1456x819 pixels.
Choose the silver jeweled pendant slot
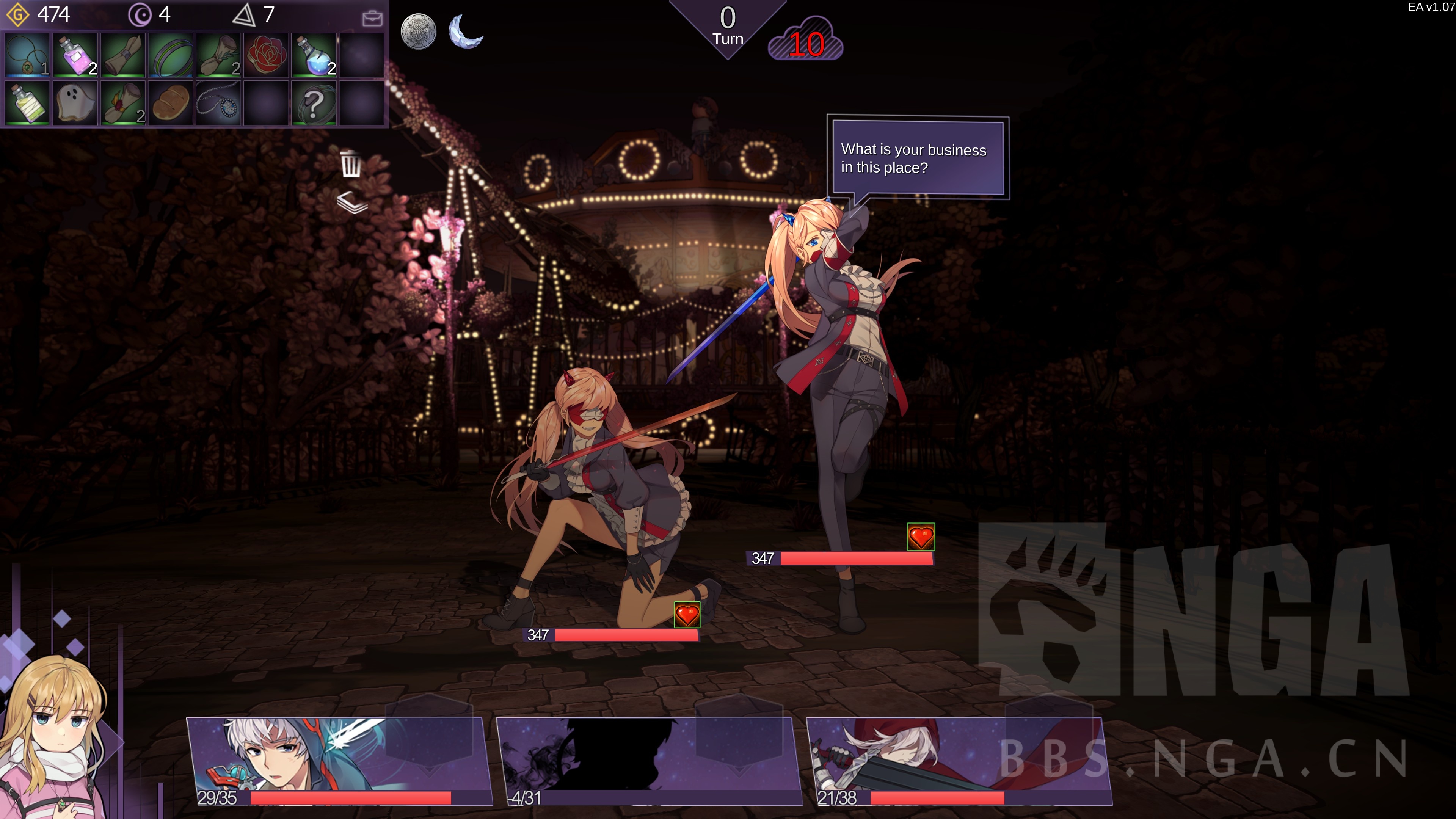[219, 103]
